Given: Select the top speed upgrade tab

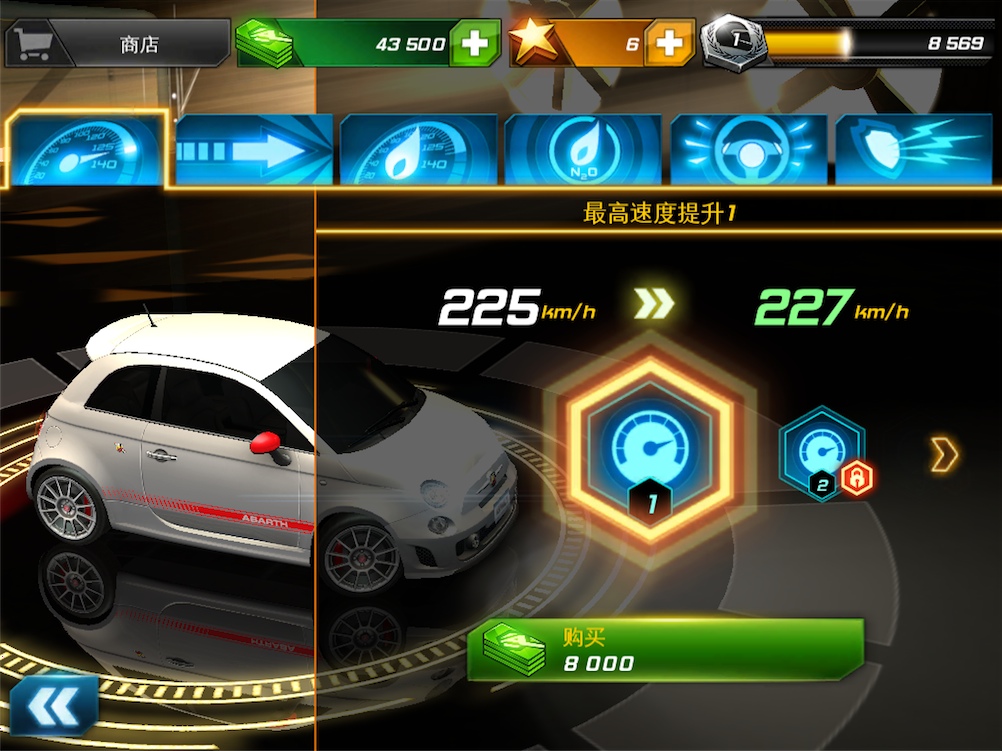Looking at the screenshot, I should (x=86, y=150).
